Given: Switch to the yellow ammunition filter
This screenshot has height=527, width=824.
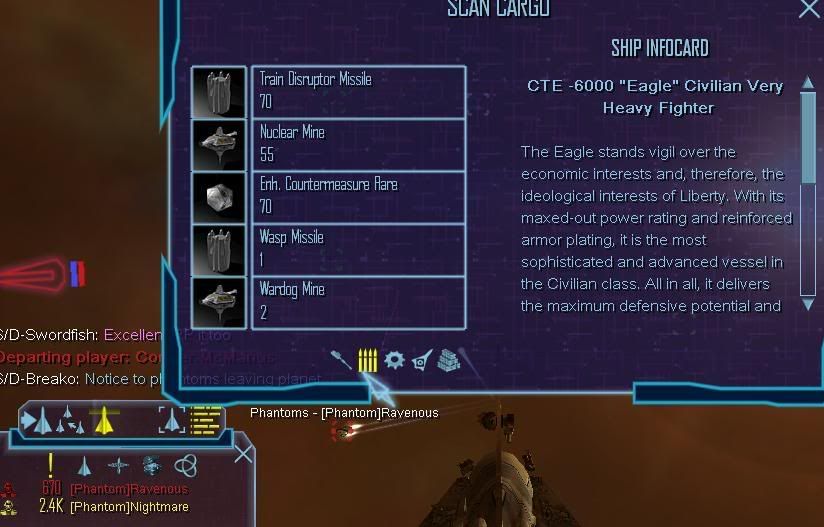Looking at the screenshot, I should (x=367, y=360).
